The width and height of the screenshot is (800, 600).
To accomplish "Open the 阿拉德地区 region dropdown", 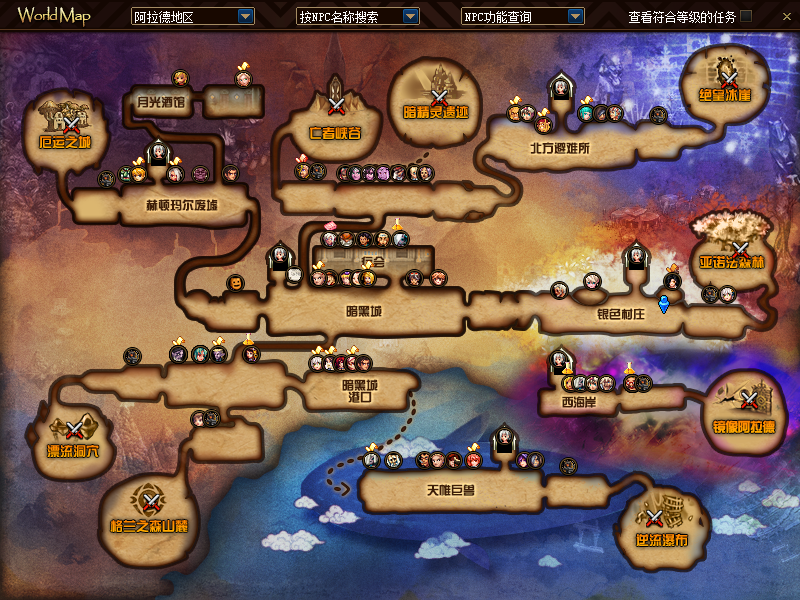I will coord(246,17).
